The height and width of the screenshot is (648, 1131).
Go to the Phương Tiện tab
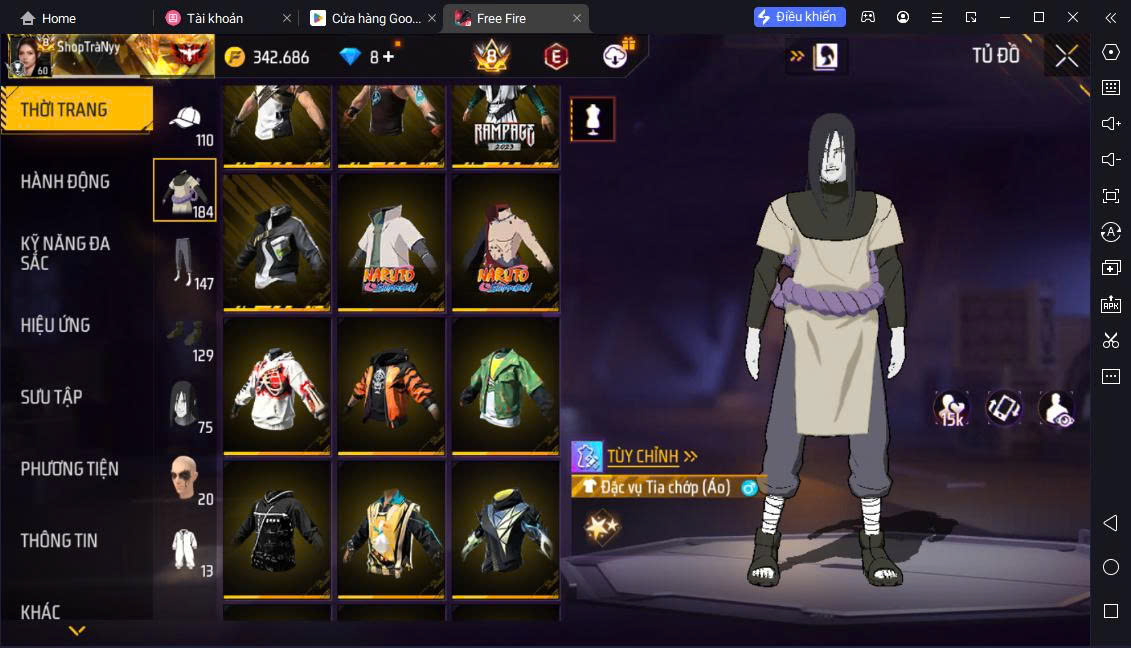[x=69, y=469]
